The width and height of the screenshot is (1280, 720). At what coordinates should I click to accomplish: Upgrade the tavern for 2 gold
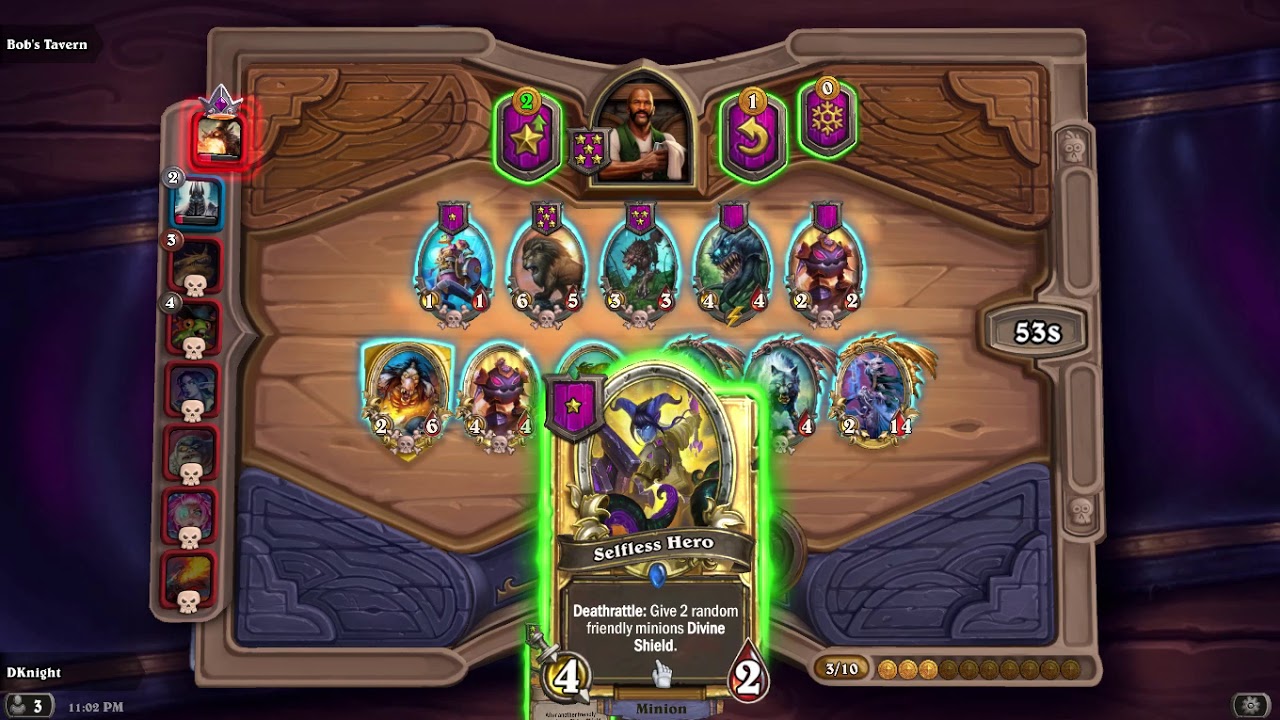click(527, 138)
